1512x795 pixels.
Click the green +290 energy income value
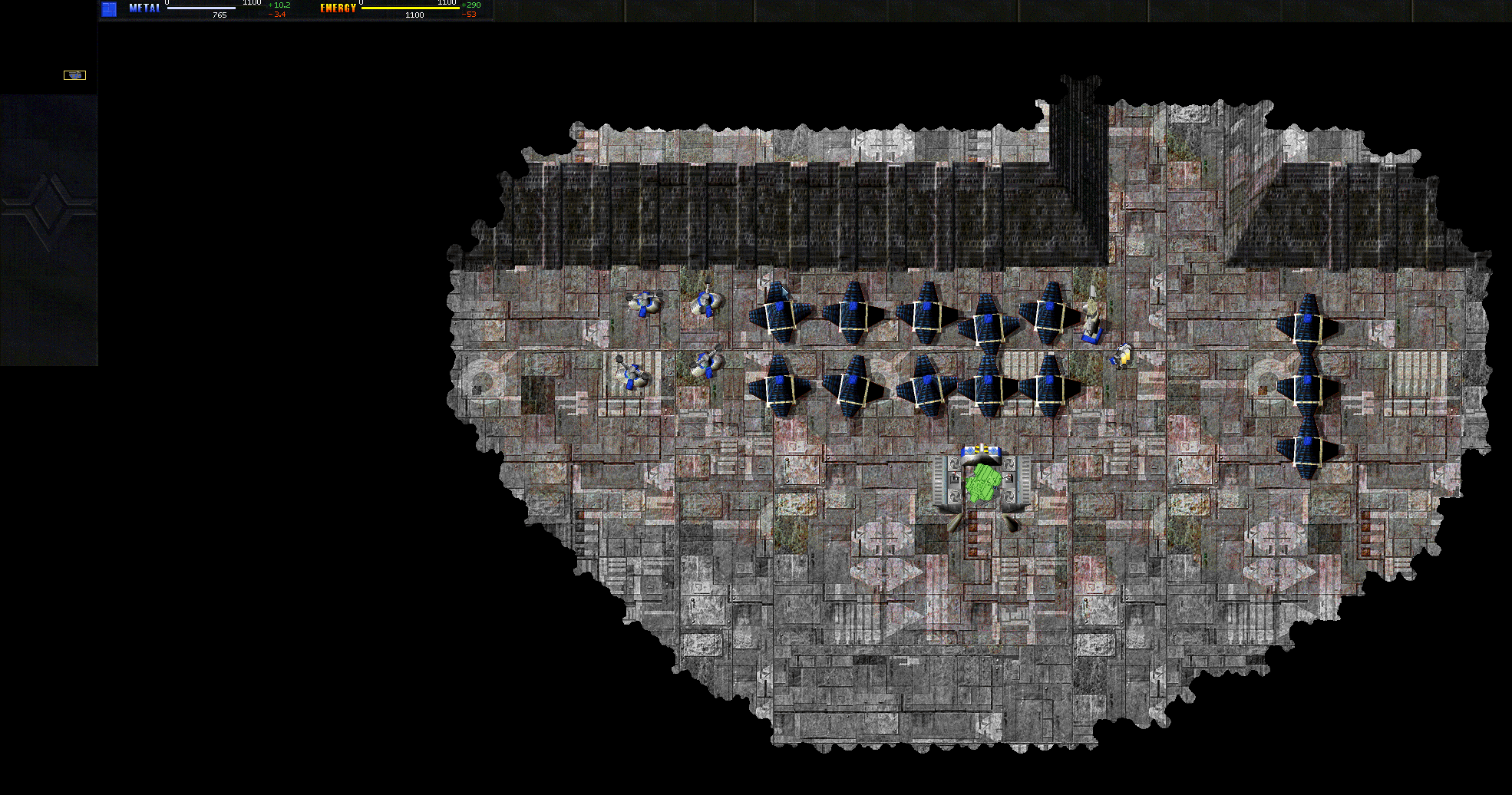(x=471, y=4)
